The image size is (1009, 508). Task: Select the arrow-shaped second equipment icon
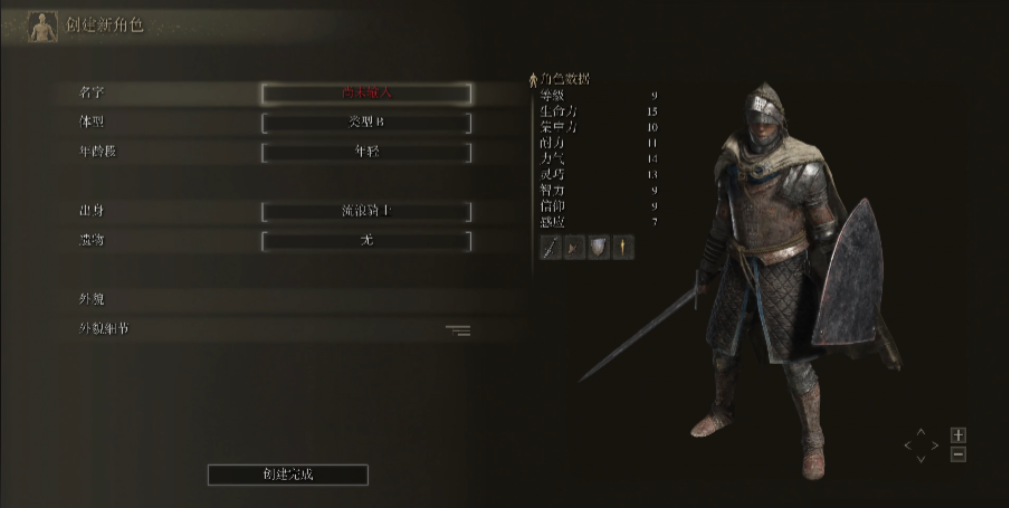(x=574, y=247)
